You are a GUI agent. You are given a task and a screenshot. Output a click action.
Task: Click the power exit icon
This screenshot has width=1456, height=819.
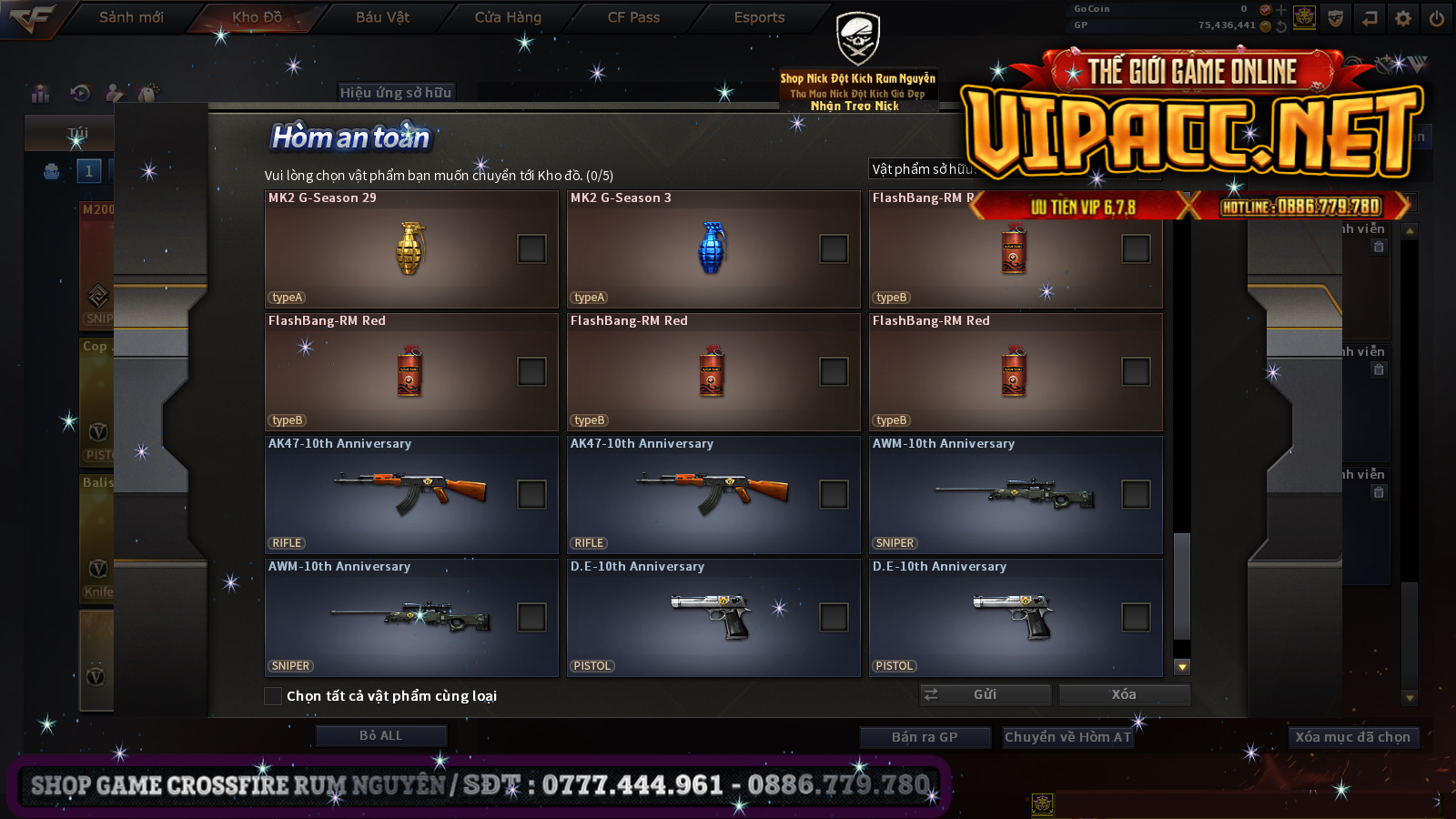1437,18
